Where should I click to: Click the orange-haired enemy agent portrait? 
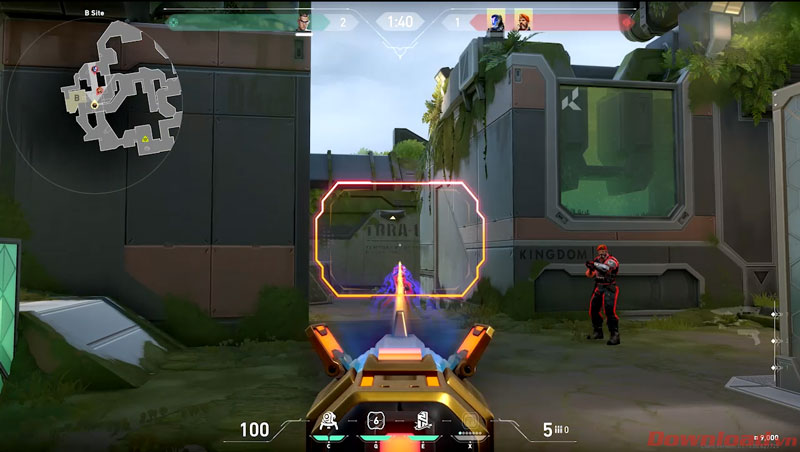click(524, 21)
